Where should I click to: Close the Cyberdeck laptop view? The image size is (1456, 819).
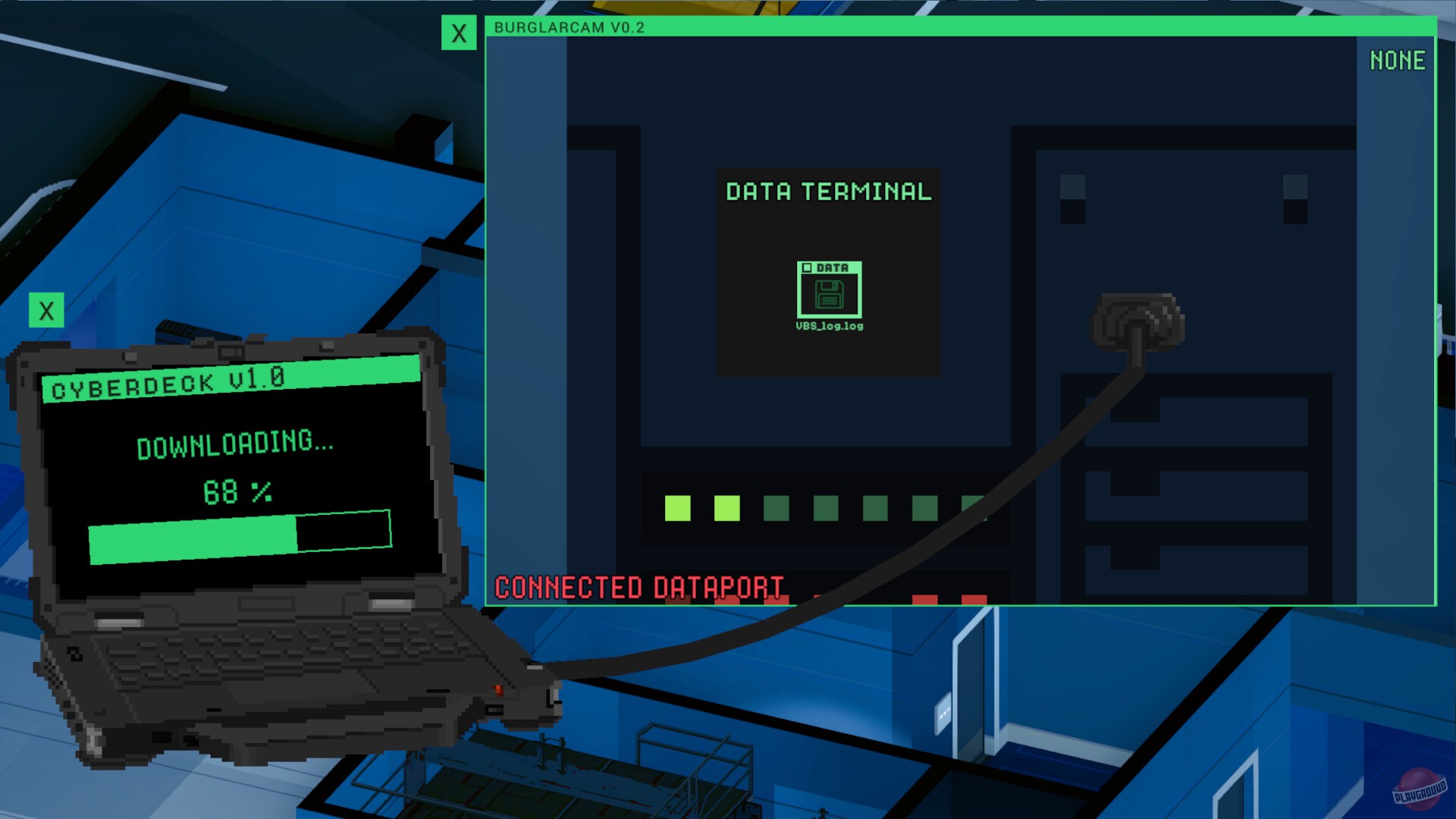coord(48,309)
